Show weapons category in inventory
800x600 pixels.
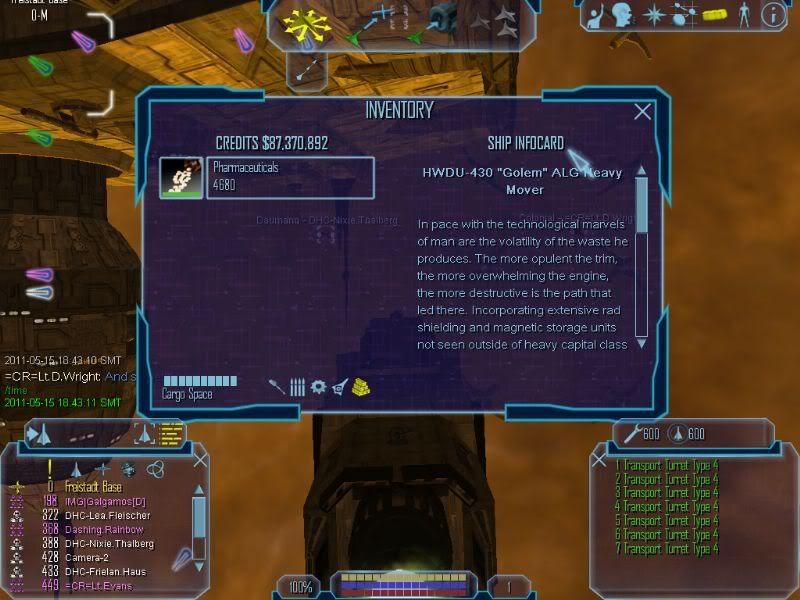click(276, 387)
